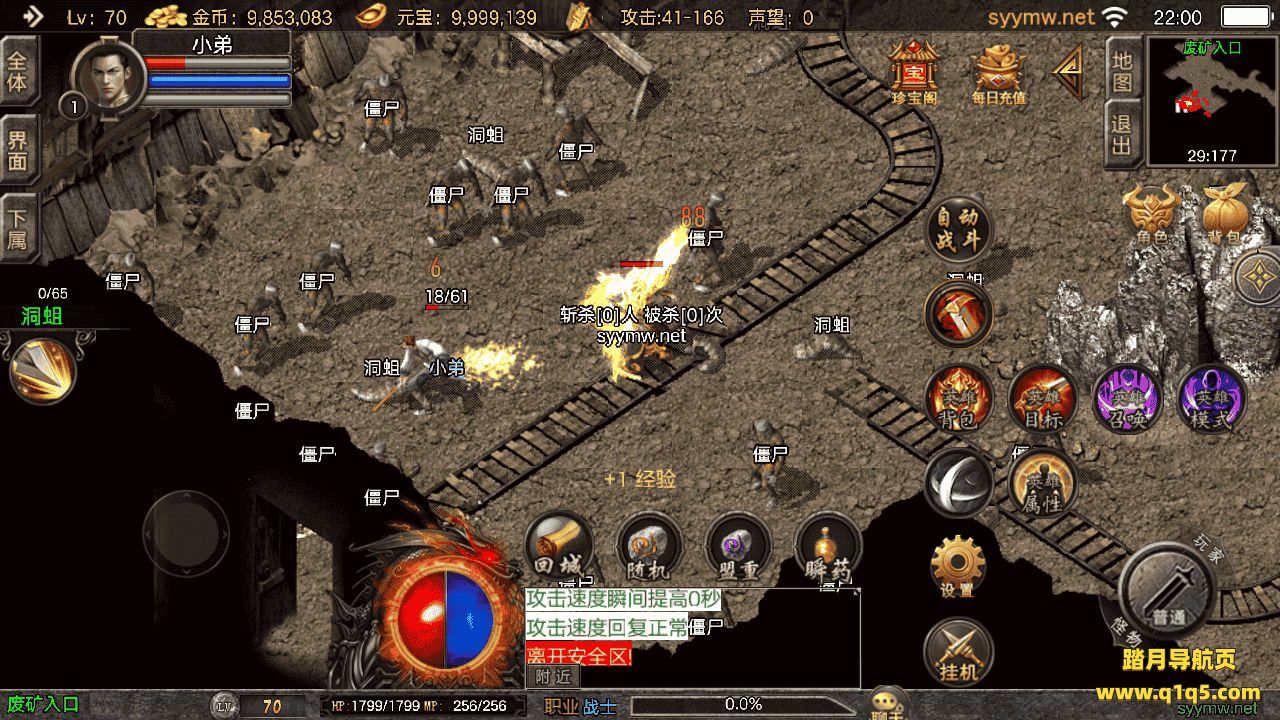Image resolution: width=1280 pixels, height=720 pixels.
Task: Switch the 英雄模式 hero mode
Action: pos(1211,398)
